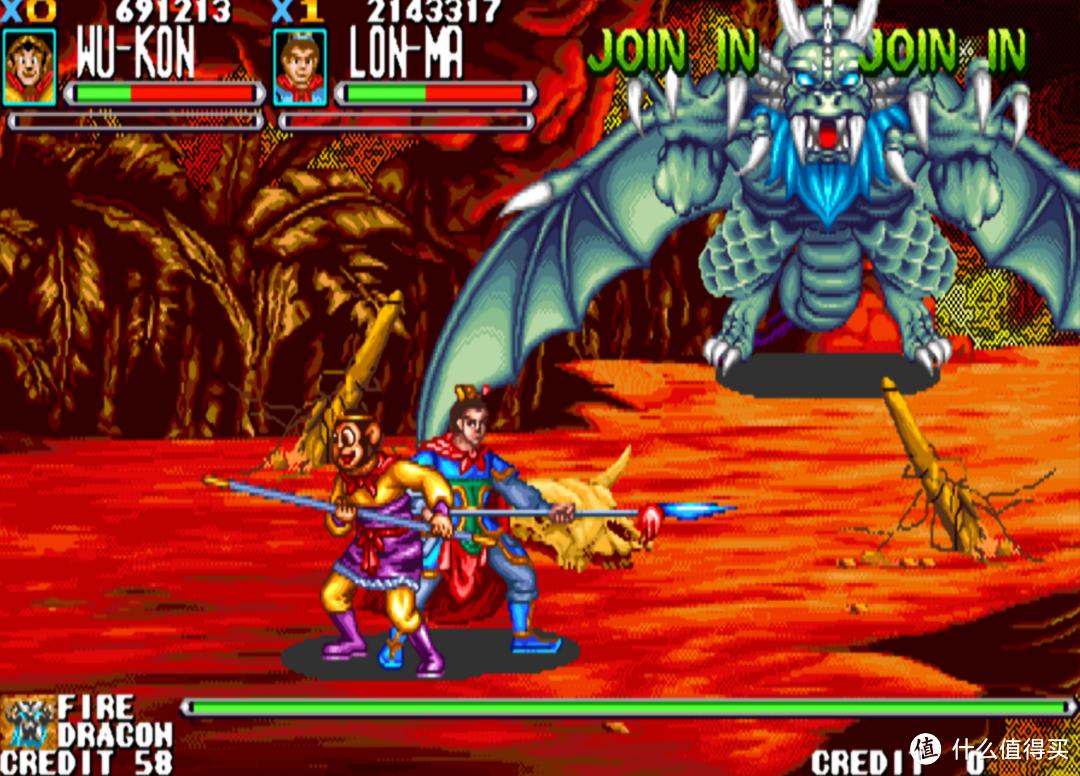Open the 什么值得买 watermark logo
Screen dimensions: 1080x776
(925, 748)
